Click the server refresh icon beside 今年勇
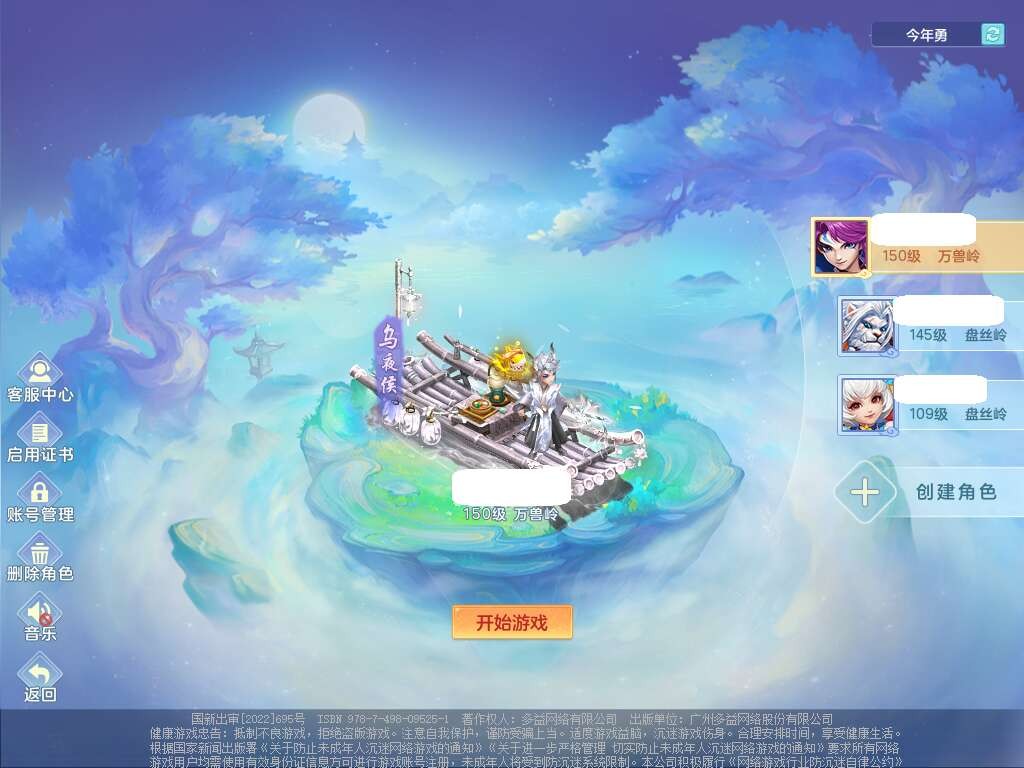This screenshot has height=768, width=1024. pyautogui.click(x=992, y=35)
